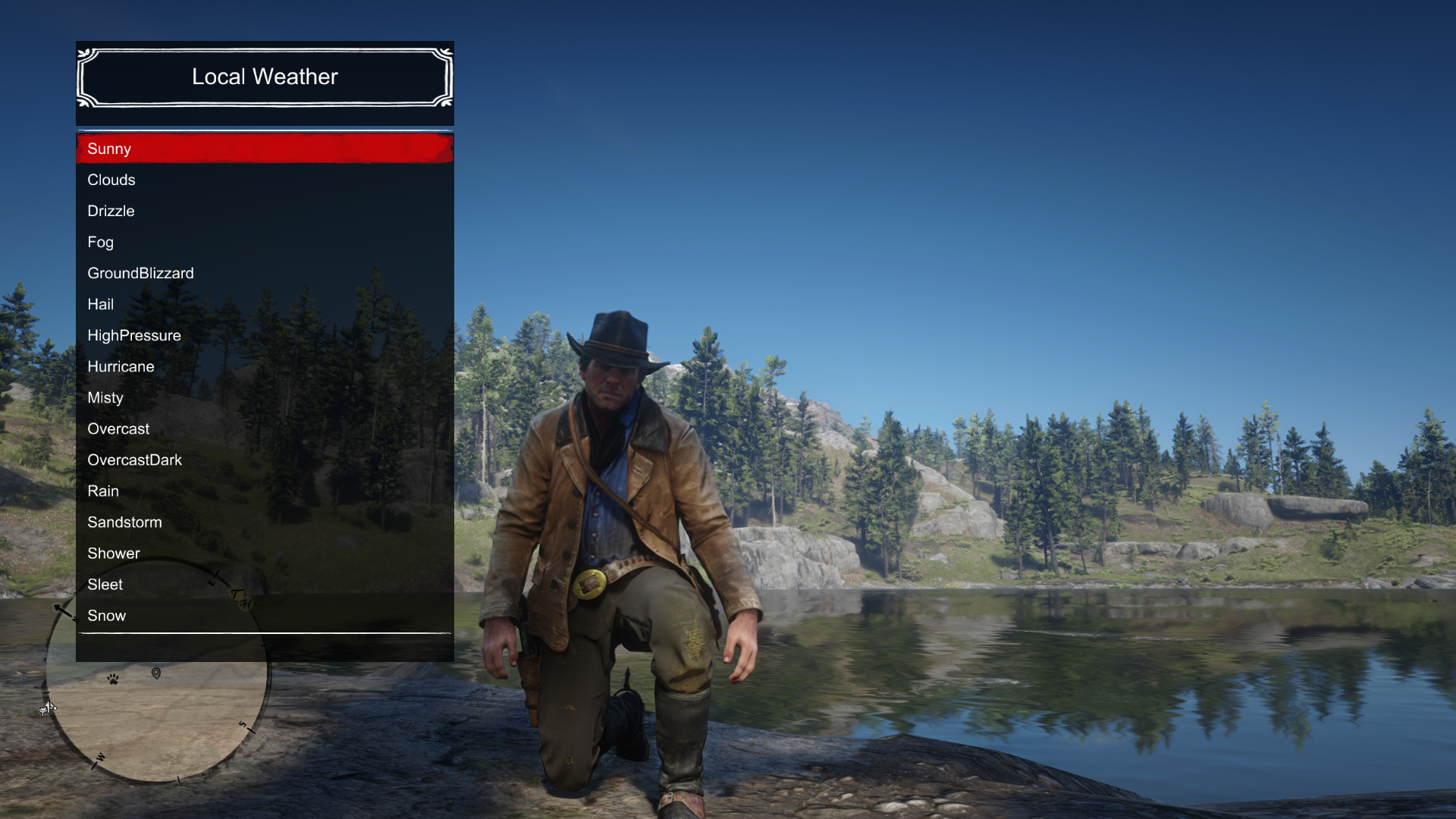Switch weather to Misty
Screen dimensions: 1456x819
(x=264, y=397)
